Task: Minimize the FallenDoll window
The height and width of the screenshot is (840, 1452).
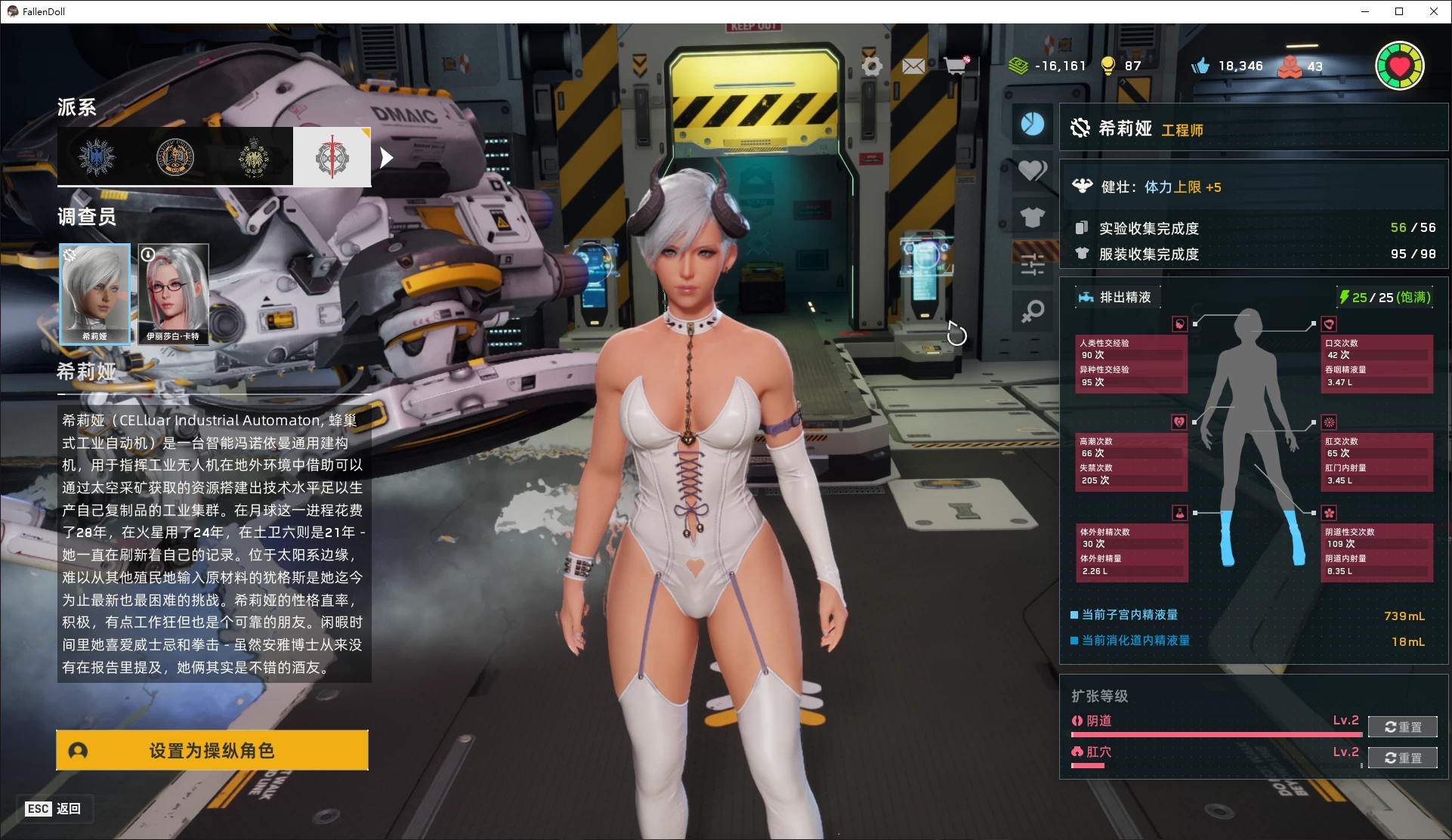Action: 1365,11
